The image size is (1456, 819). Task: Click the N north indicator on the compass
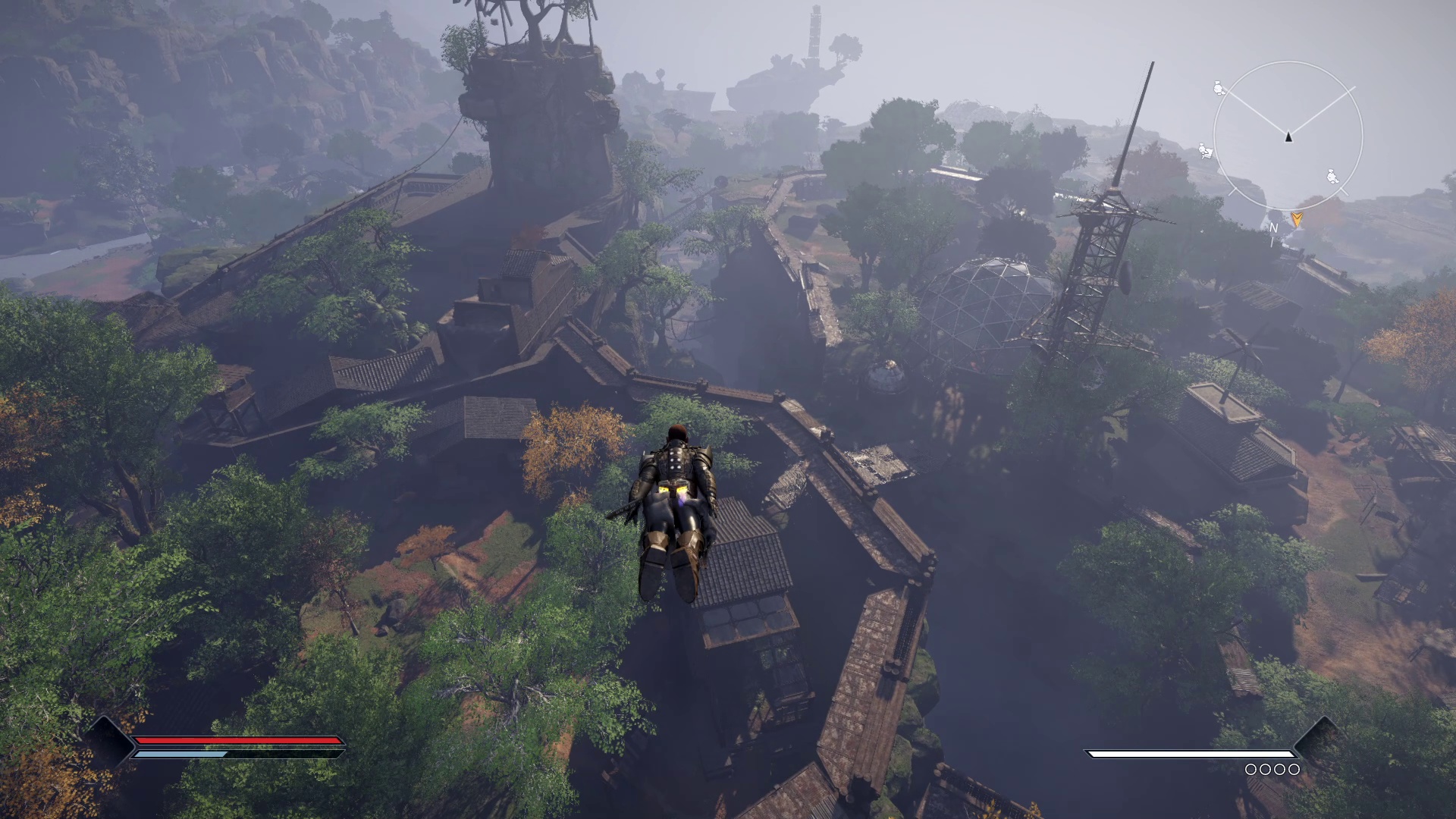click(1273, 227)
